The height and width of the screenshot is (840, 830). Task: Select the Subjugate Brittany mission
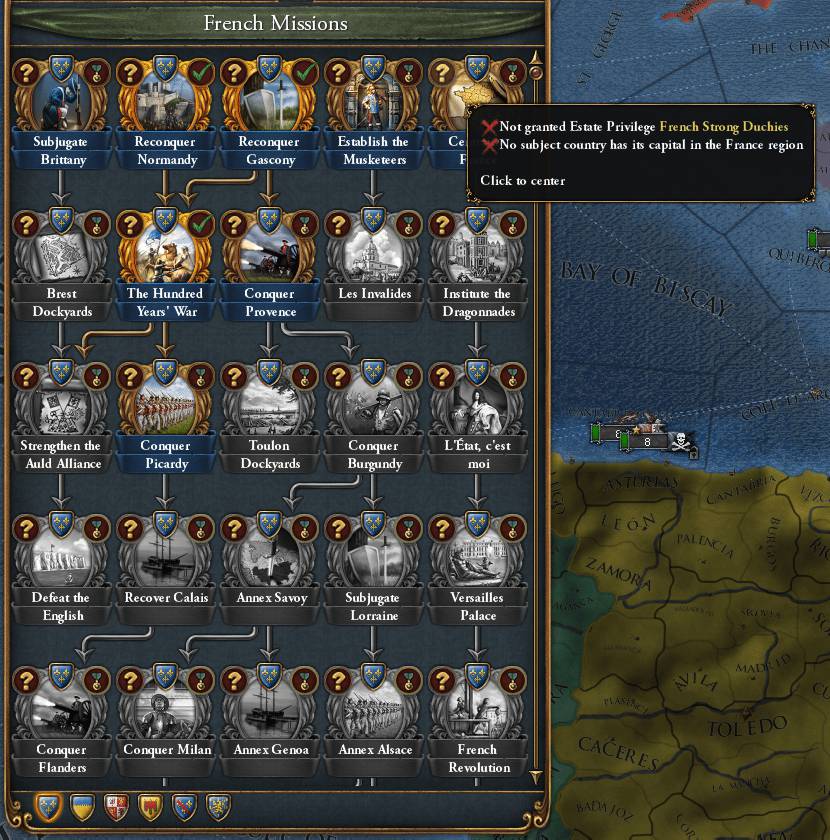point(60,102)
